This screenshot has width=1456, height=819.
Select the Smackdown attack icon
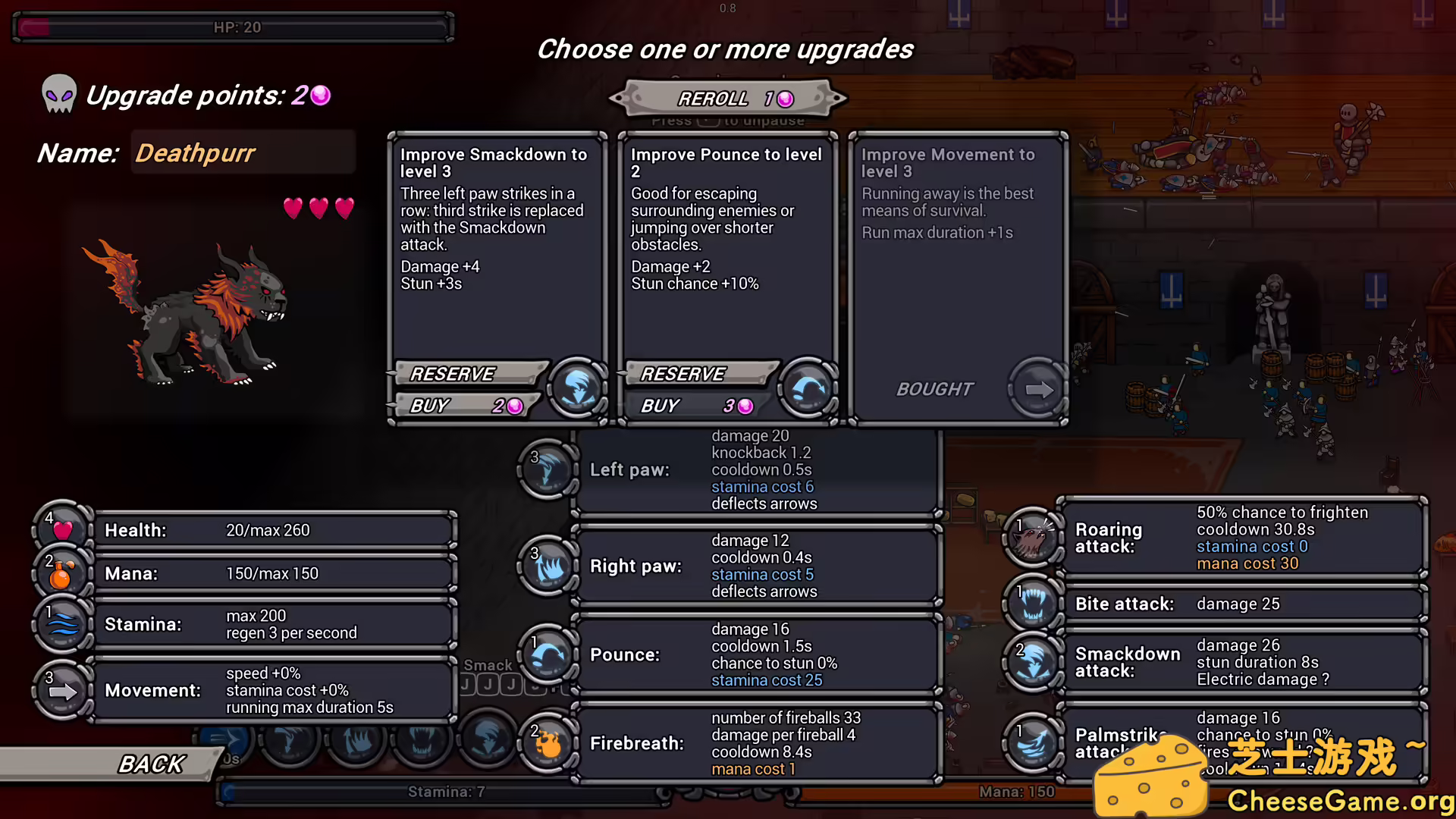pyautogui.click(x=1033, y=661)
